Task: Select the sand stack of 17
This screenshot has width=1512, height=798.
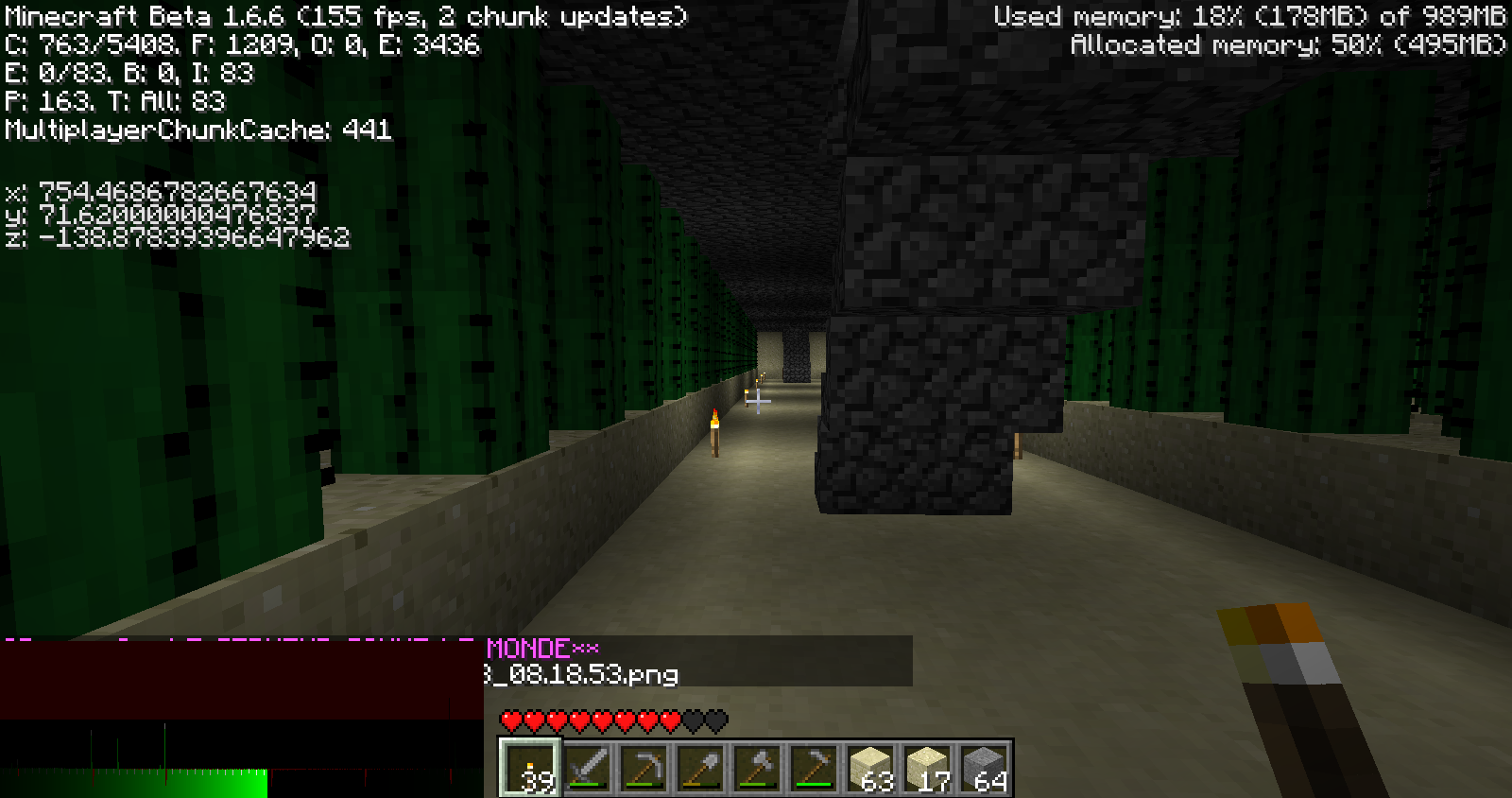Action: tap(927, 768)
